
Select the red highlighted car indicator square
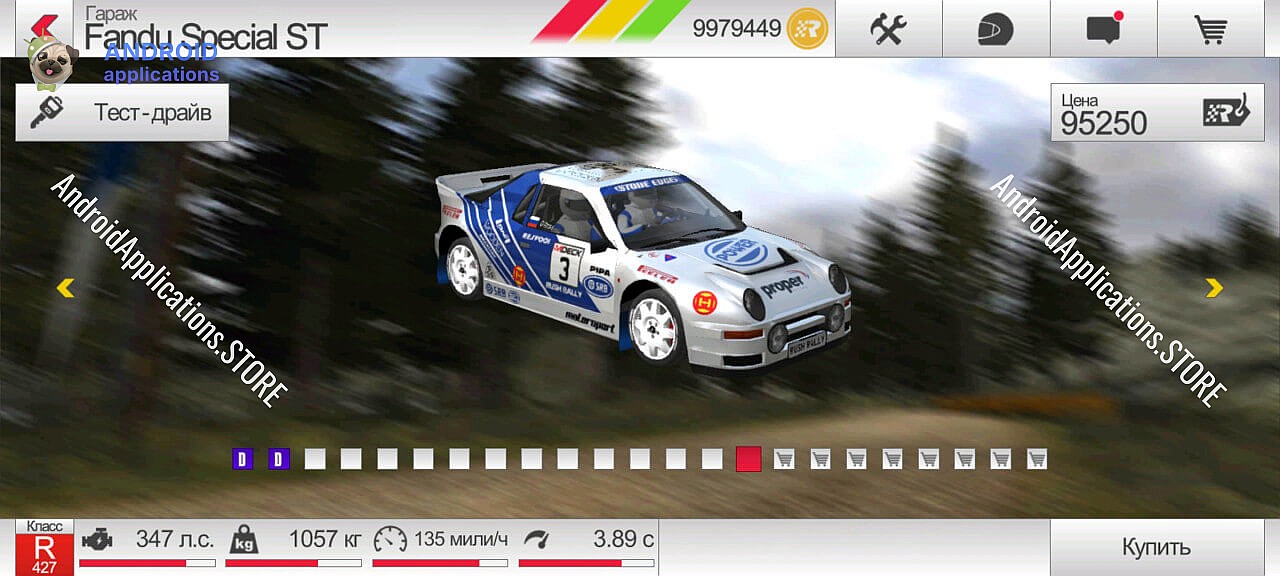click(748, 459)
